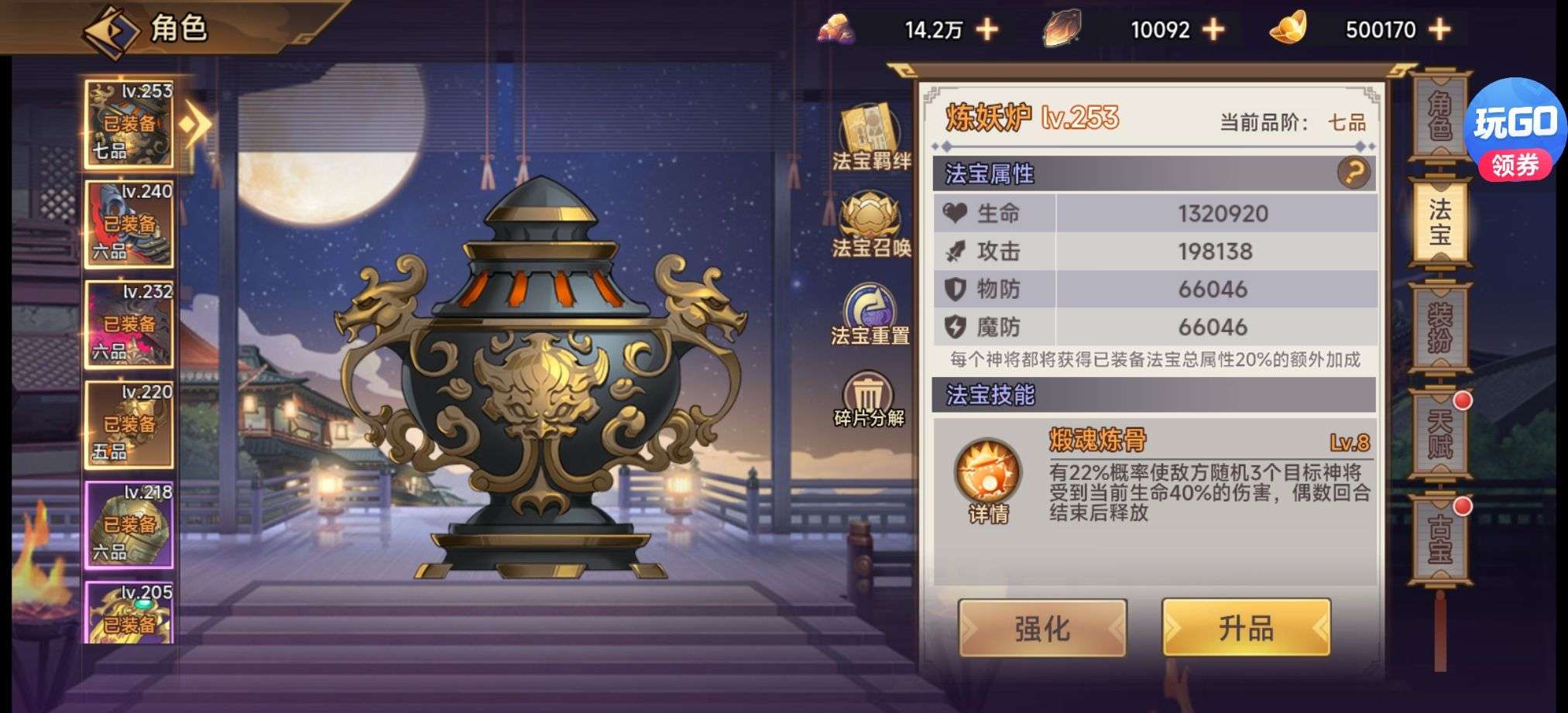The image size is (1568, 713).
Task: Select the lv.218 treasure slot
Action: click(129, 524)
